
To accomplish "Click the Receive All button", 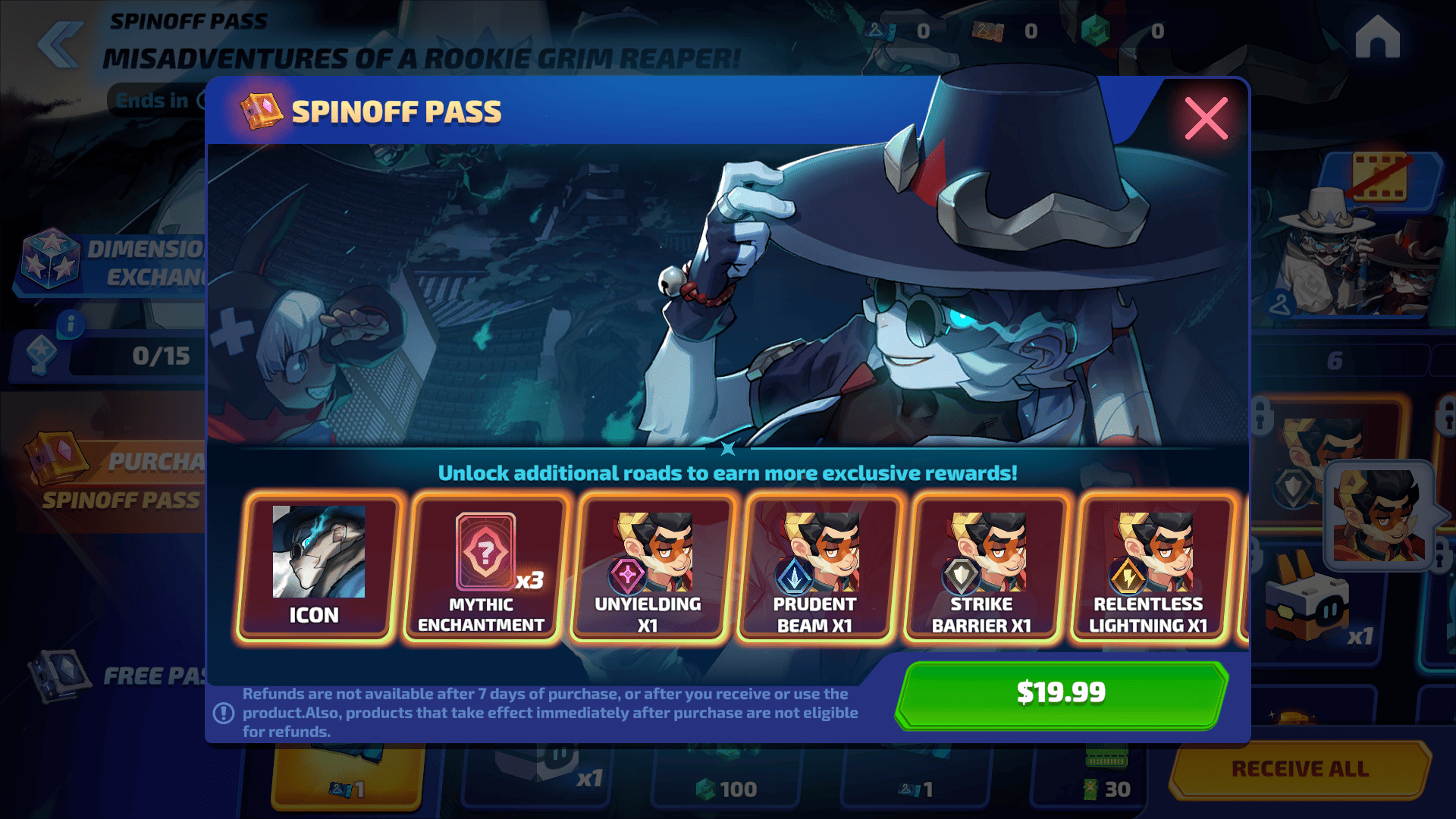I will 1300,769.
